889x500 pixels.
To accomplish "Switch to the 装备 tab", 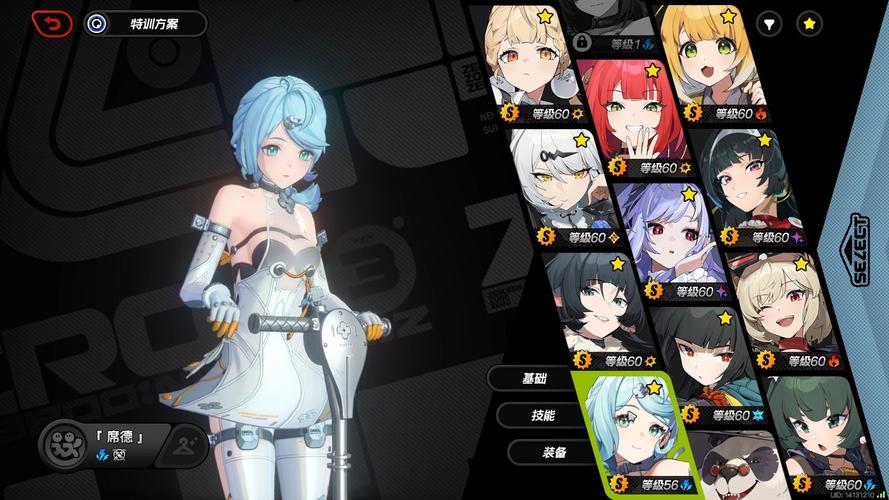I will (553, 452).
